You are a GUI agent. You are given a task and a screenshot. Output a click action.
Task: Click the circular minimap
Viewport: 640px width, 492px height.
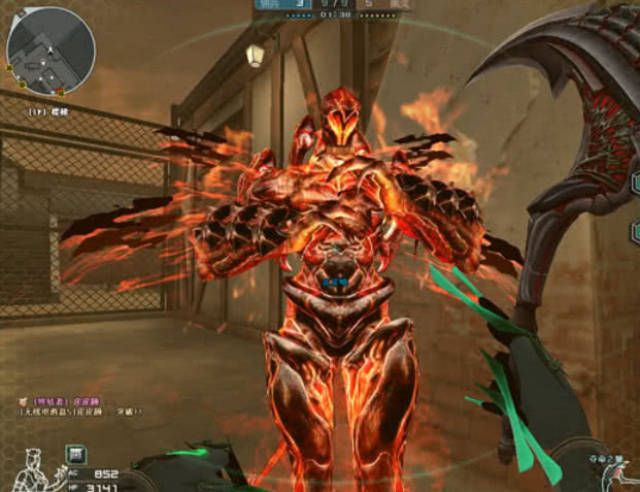tap(51, 51)
